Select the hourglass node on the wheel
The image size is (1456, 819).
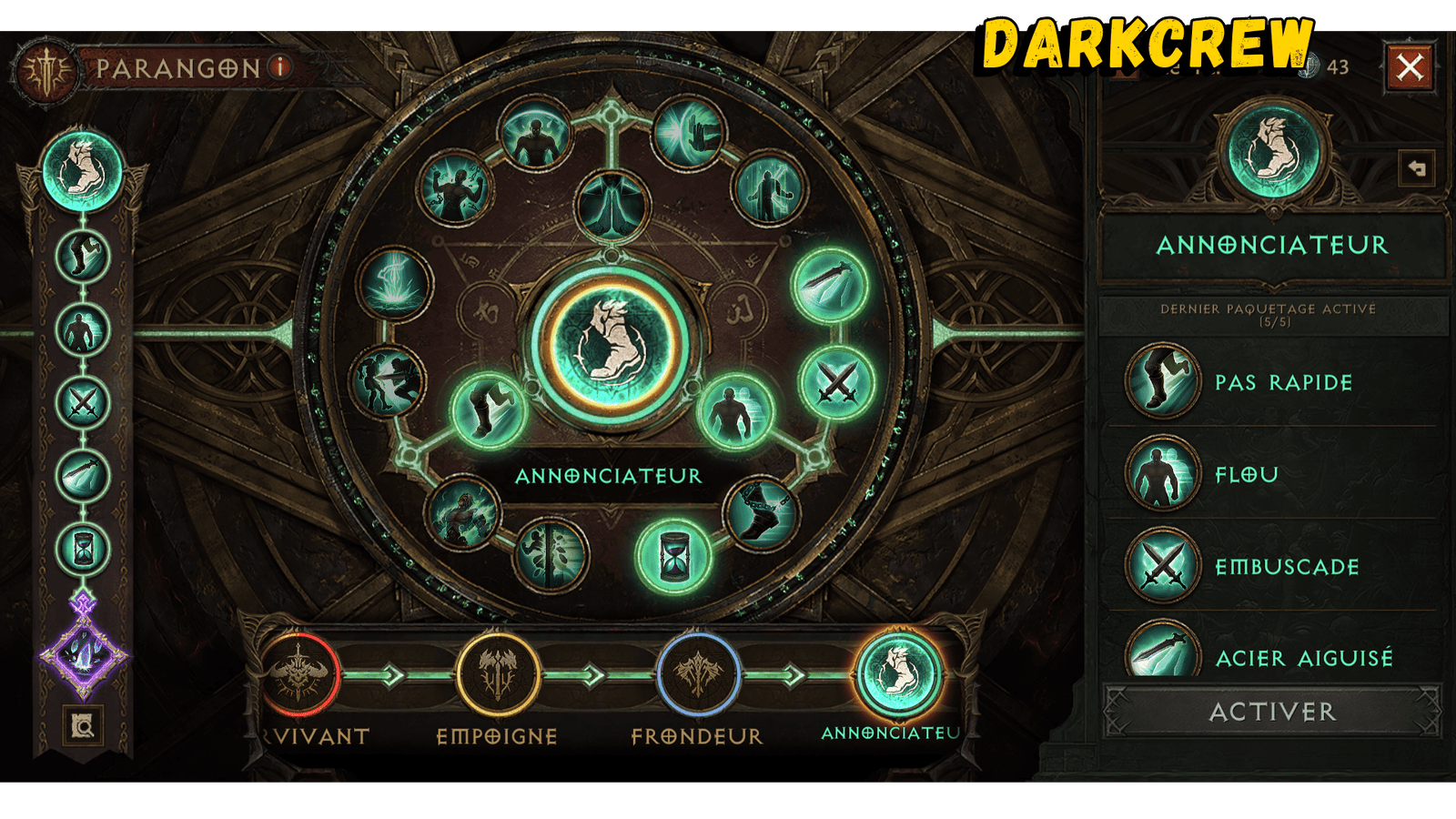[673, 554]
